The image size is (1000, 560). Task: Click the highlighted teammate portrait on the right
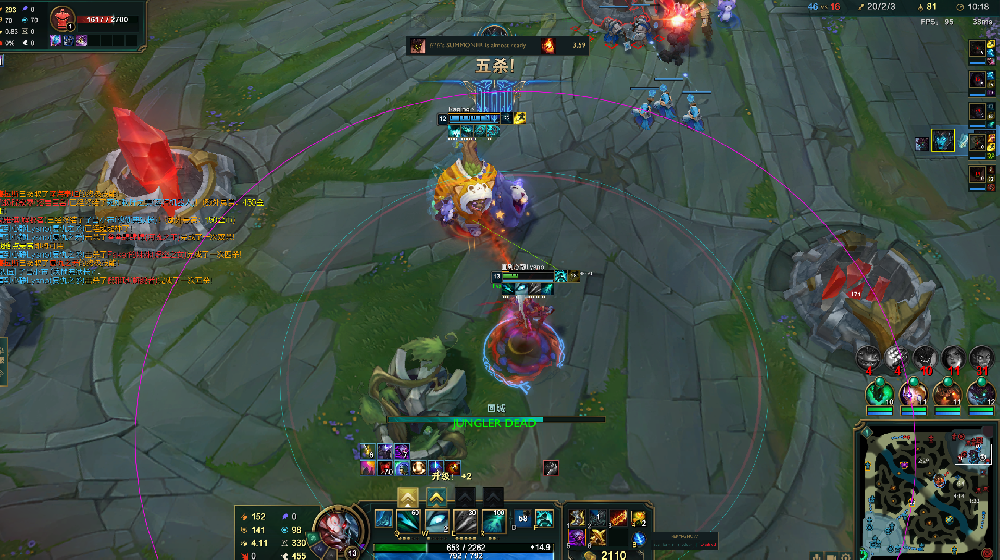click(x=943, y=141)
